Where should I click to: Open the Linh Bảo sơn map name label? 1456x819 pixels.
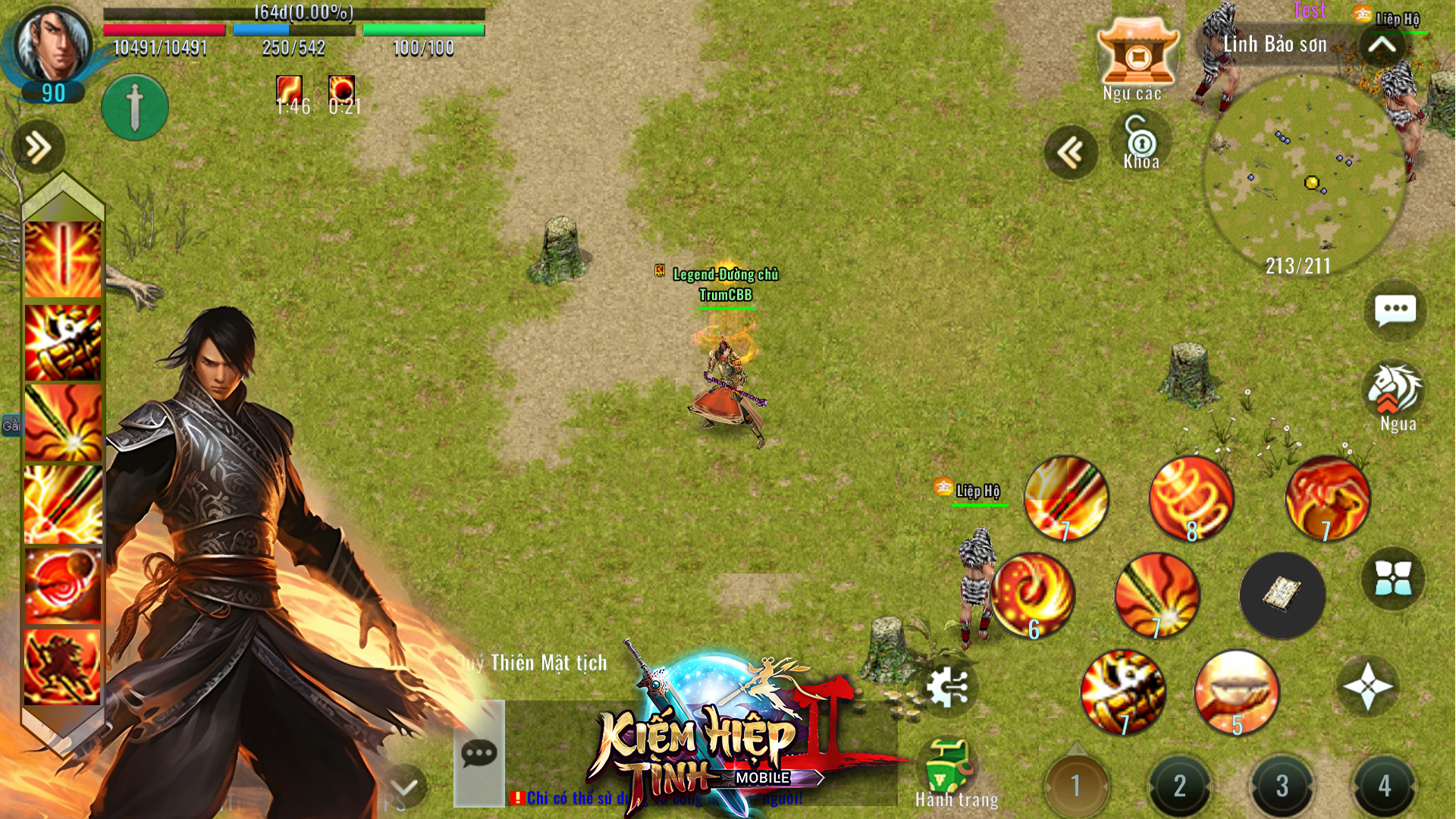1276,43
